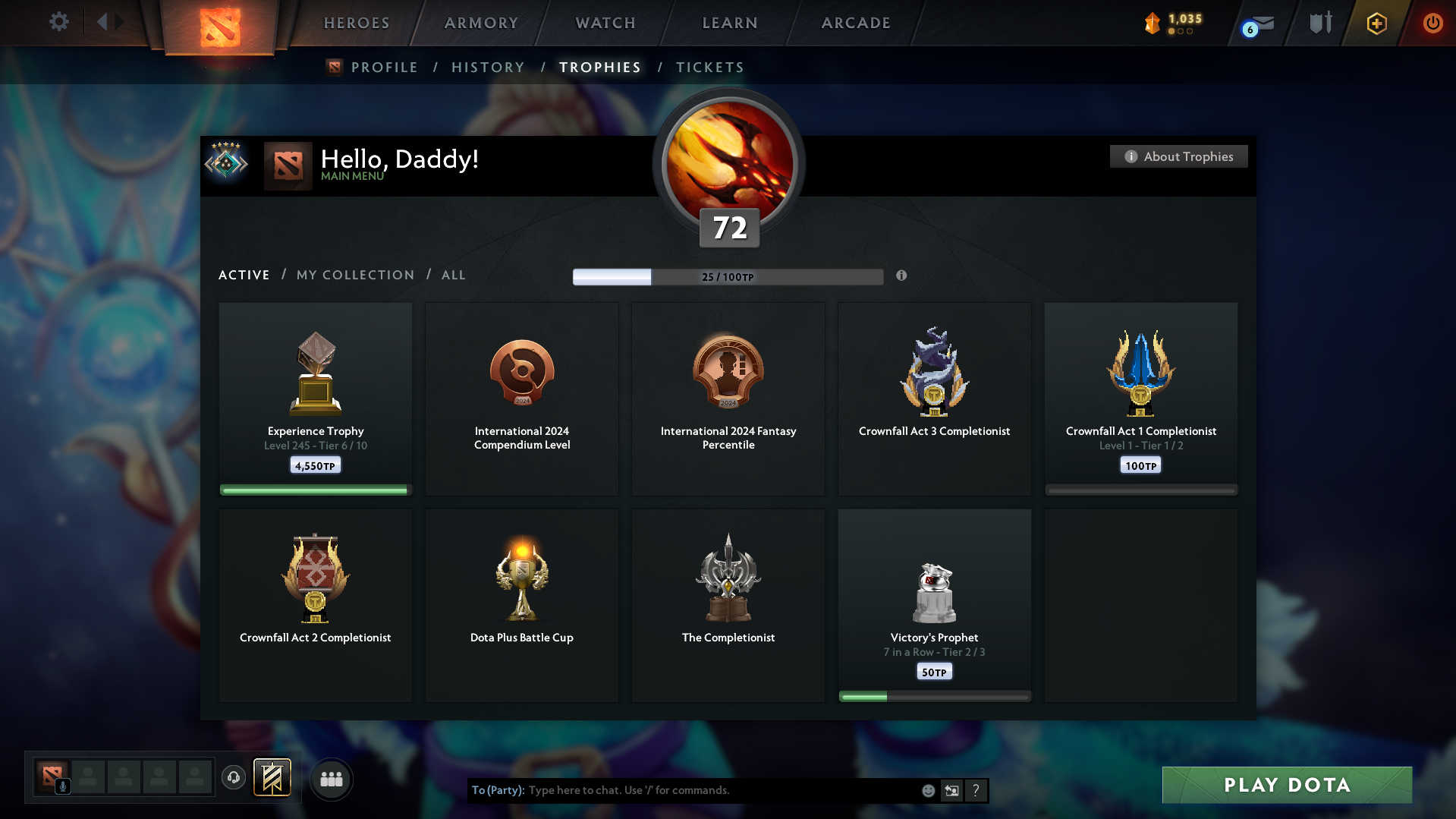Click the power button to quit Dota

tap(1432, 24)
